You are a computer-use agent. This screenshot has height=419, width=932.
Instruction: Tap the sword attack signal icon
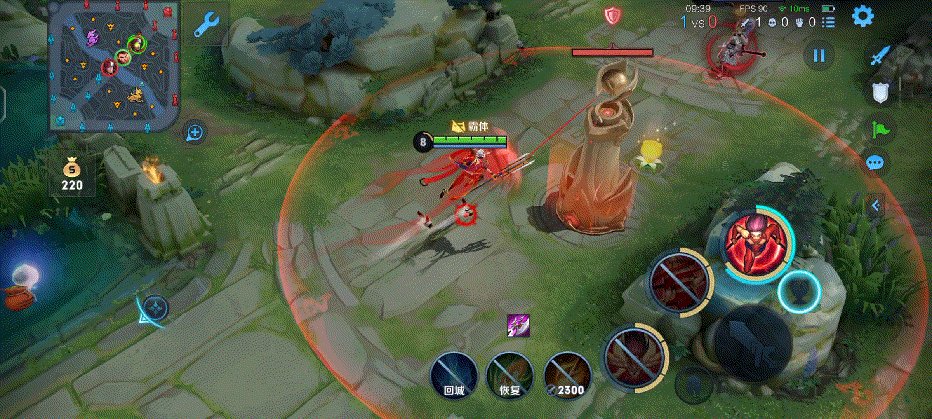point(880,57)
